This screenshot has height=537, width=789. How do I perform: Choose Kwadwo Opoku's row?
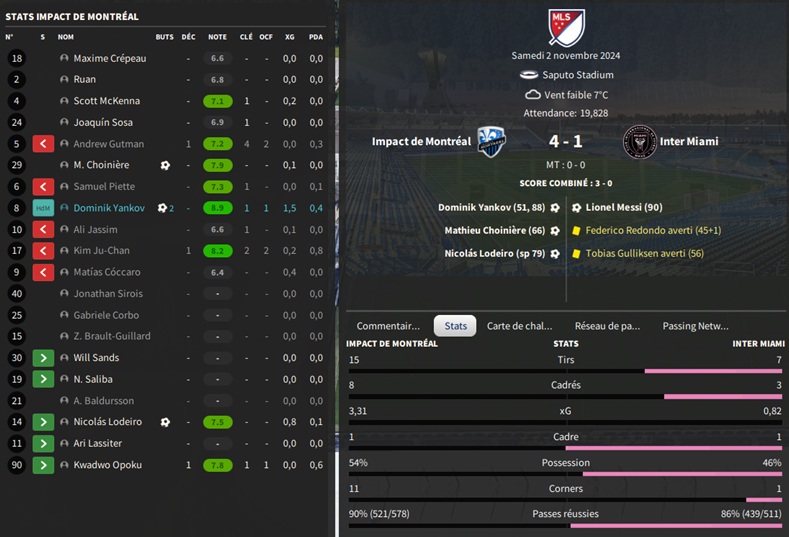(107, 465)
